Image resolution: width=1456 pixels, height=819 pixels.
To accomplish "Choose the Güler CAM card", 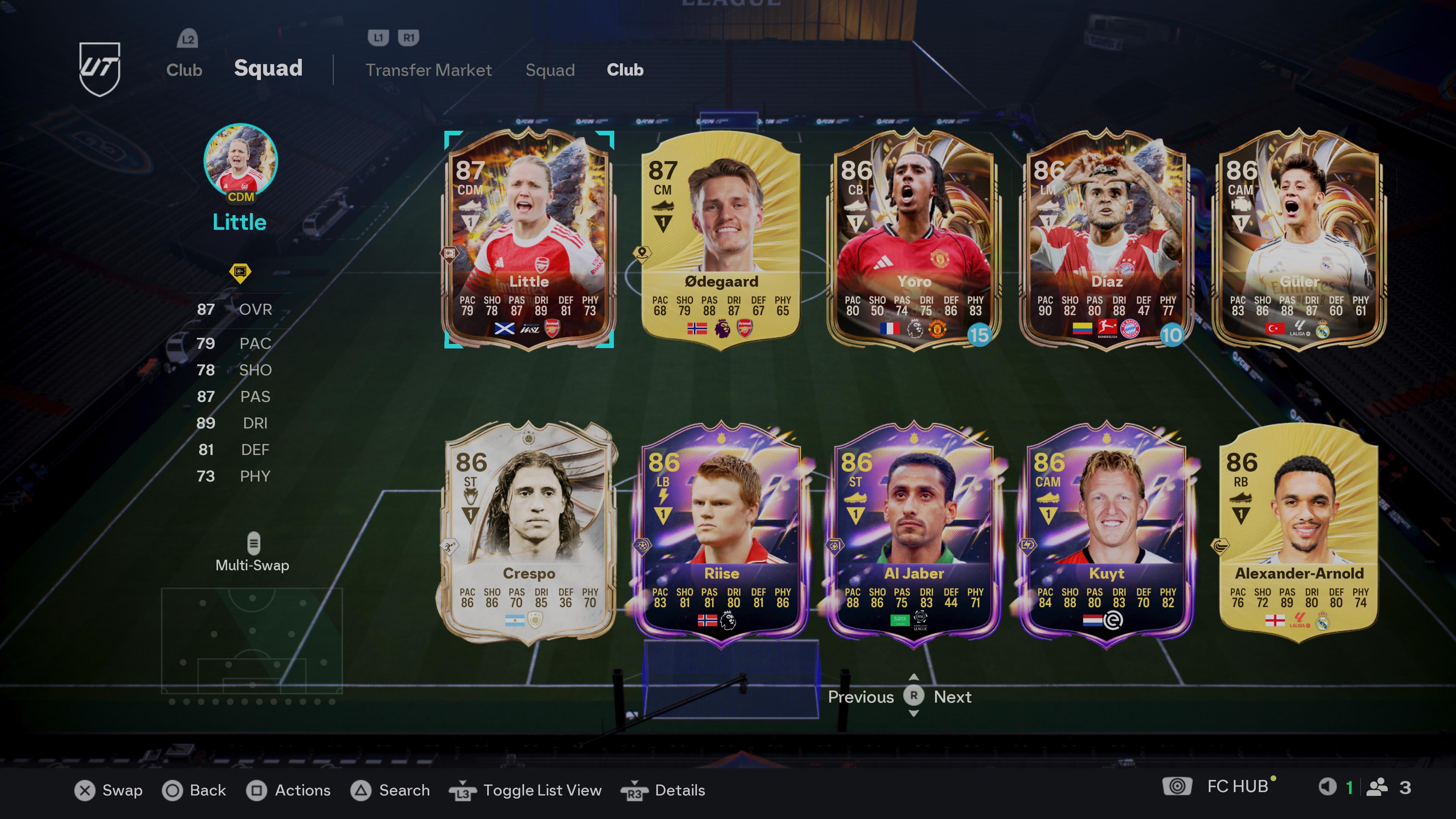I will pos(1299,240).
